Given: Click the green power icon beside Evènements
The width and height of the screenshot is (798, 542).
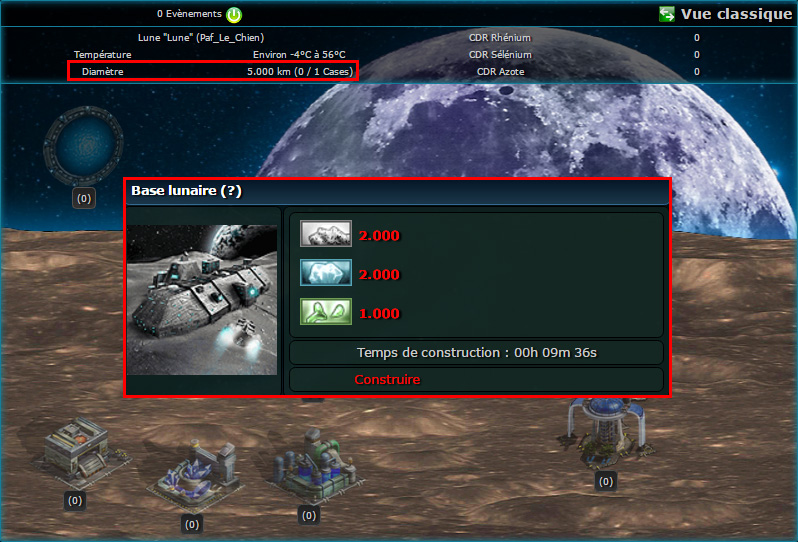Looking at the screenshot, I should coord(233,15).
